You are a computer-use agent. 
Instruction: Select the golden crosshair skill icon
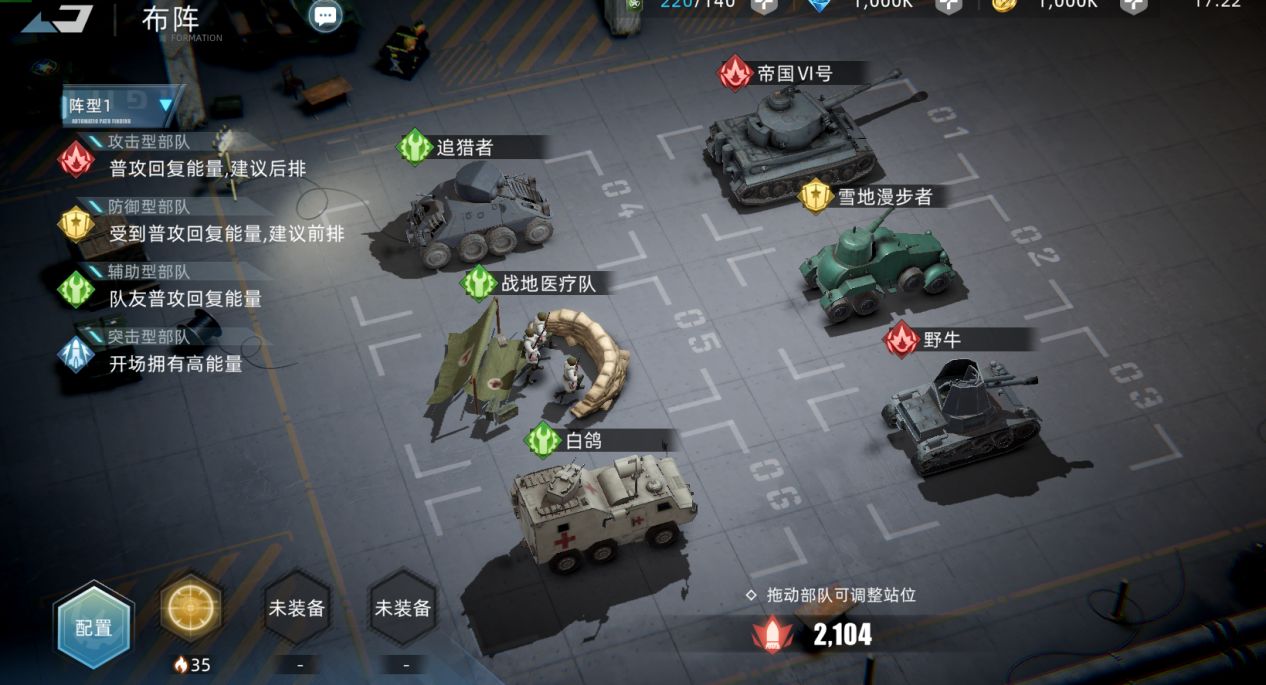point(191,607)
